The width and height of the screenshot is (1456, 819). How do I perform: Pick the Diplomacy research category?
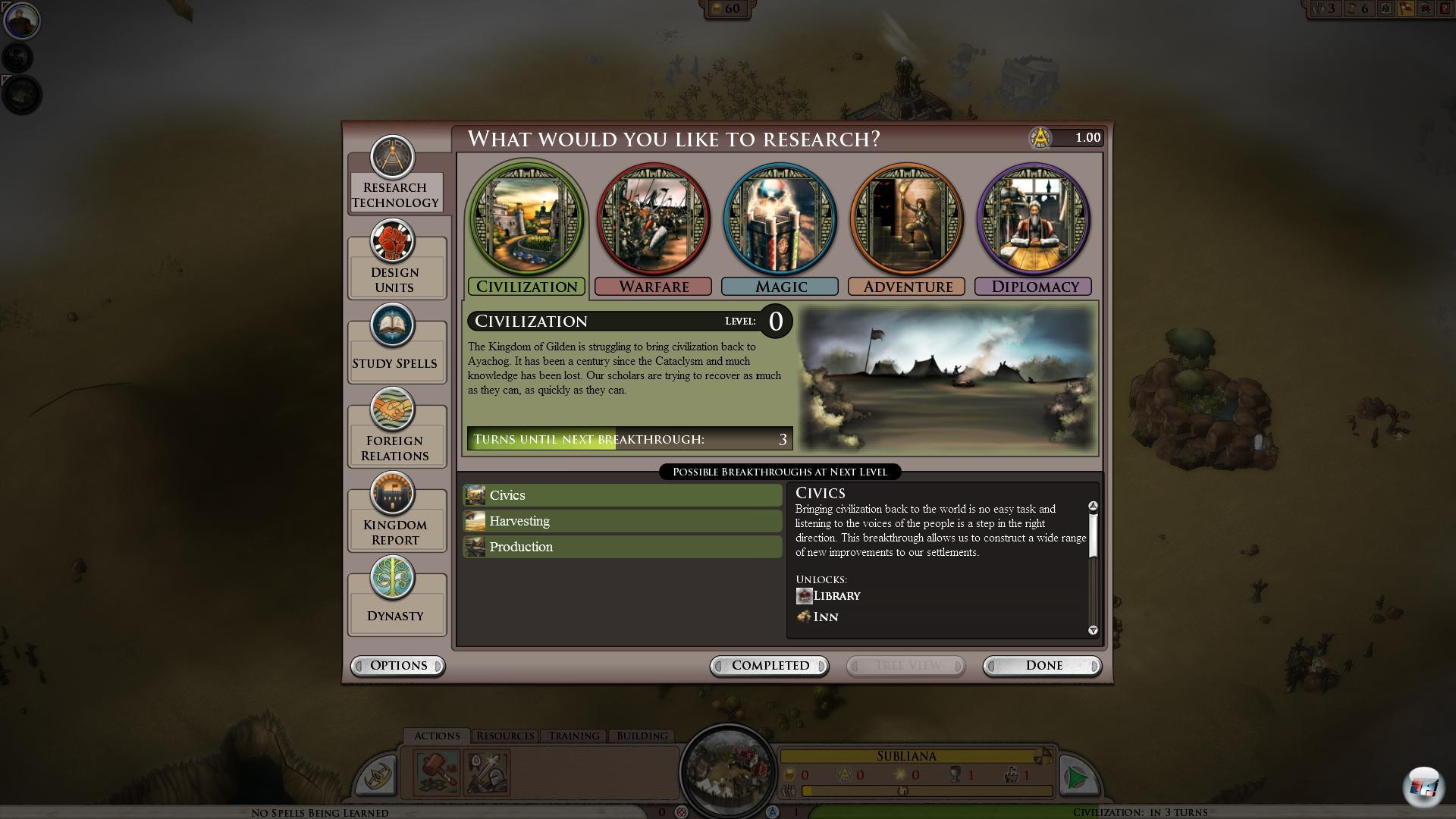(1034, 227)
